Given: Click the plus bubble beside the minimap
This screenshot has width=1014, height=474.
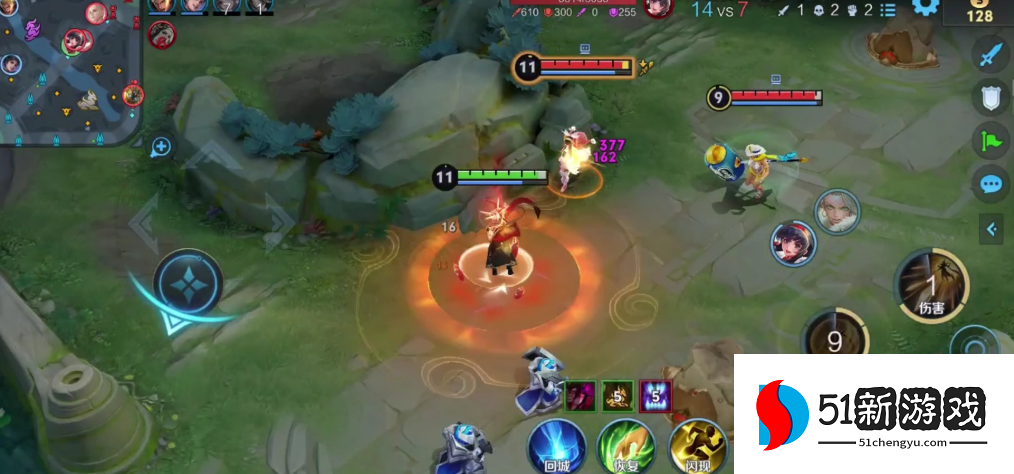Looking at the screenshot, I should coord(161,147).
